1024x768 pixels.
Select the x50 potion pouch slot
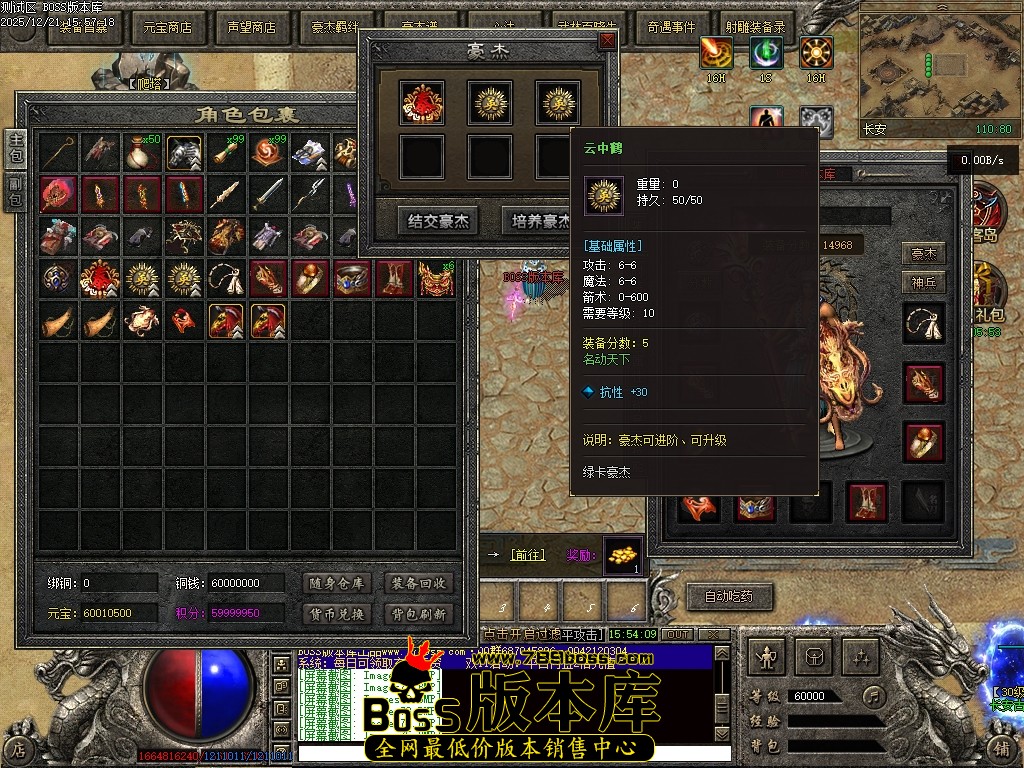[143, 152]
